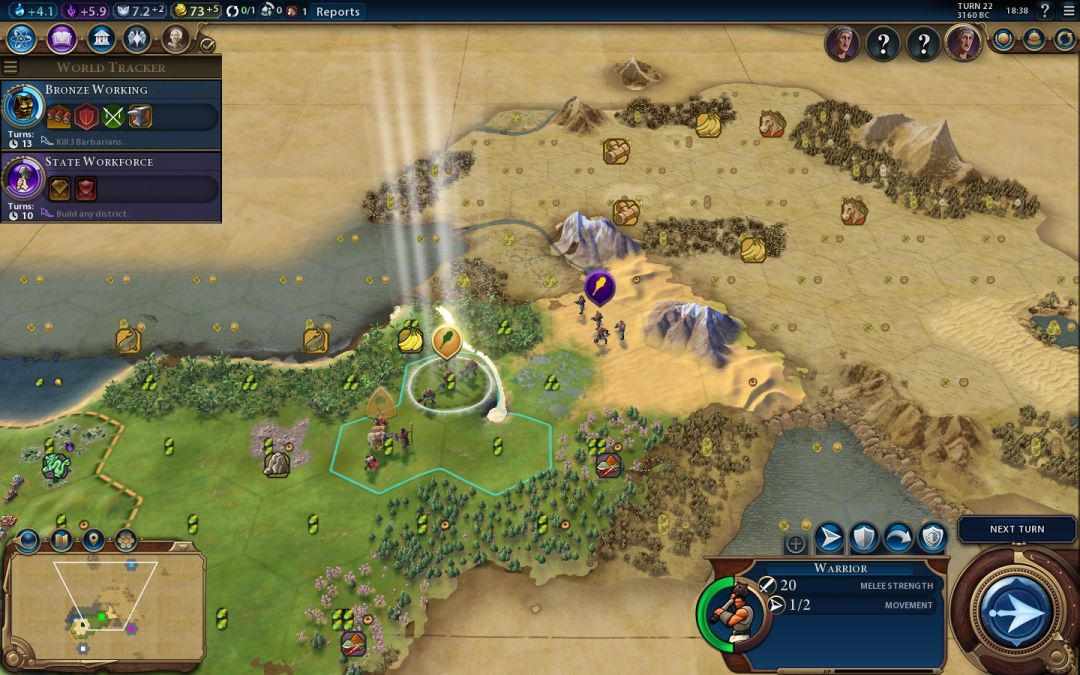Open the Civilopedia question mark button
Screen dimensions: 1080x675
tap(1045, 11)
